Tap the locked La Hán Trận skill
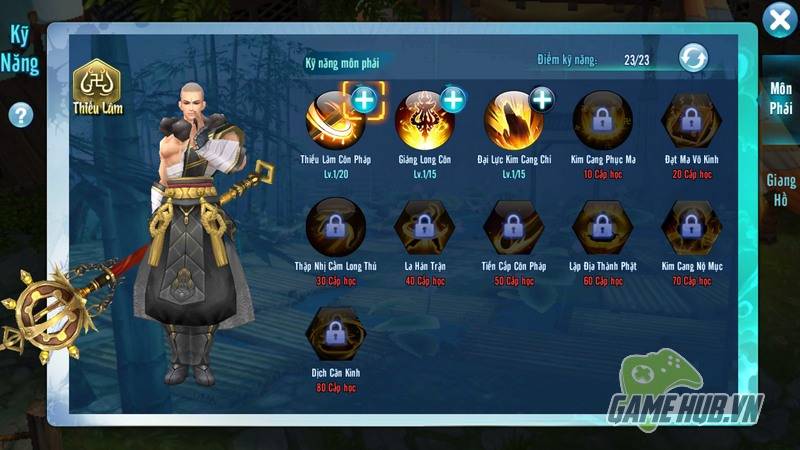The image size is (800, 450). tap(425, 229)
